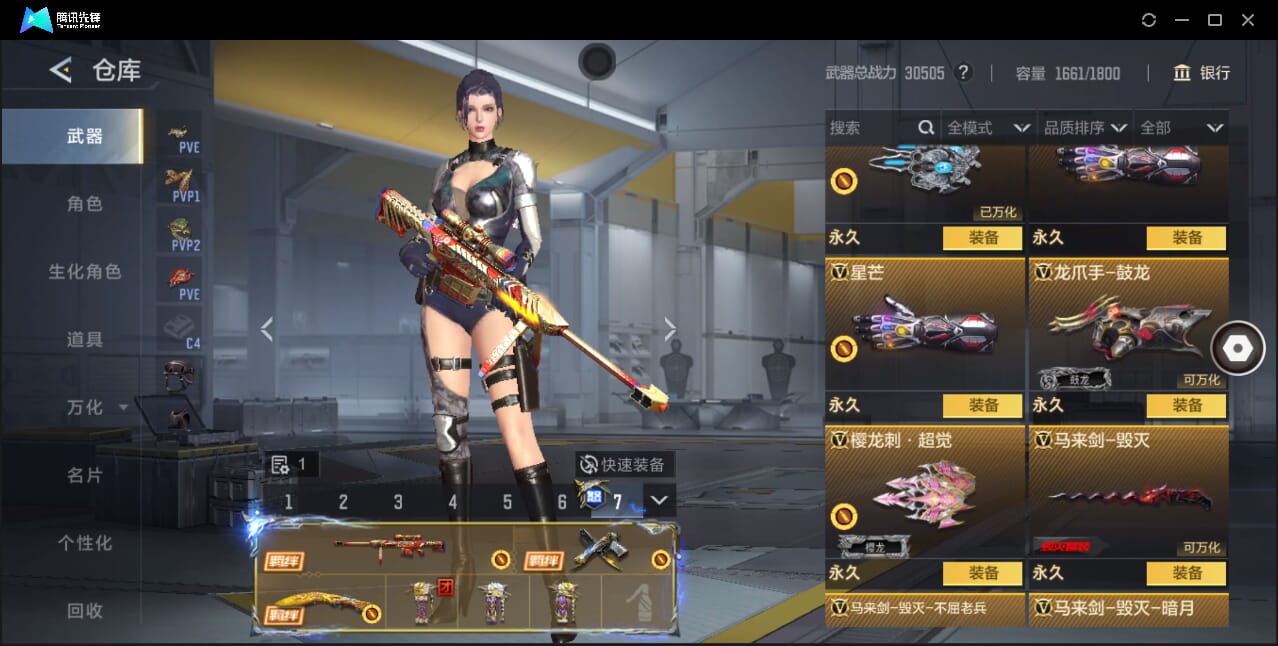
Task: Expand the 万化 category
Action: tap(96, 407)
